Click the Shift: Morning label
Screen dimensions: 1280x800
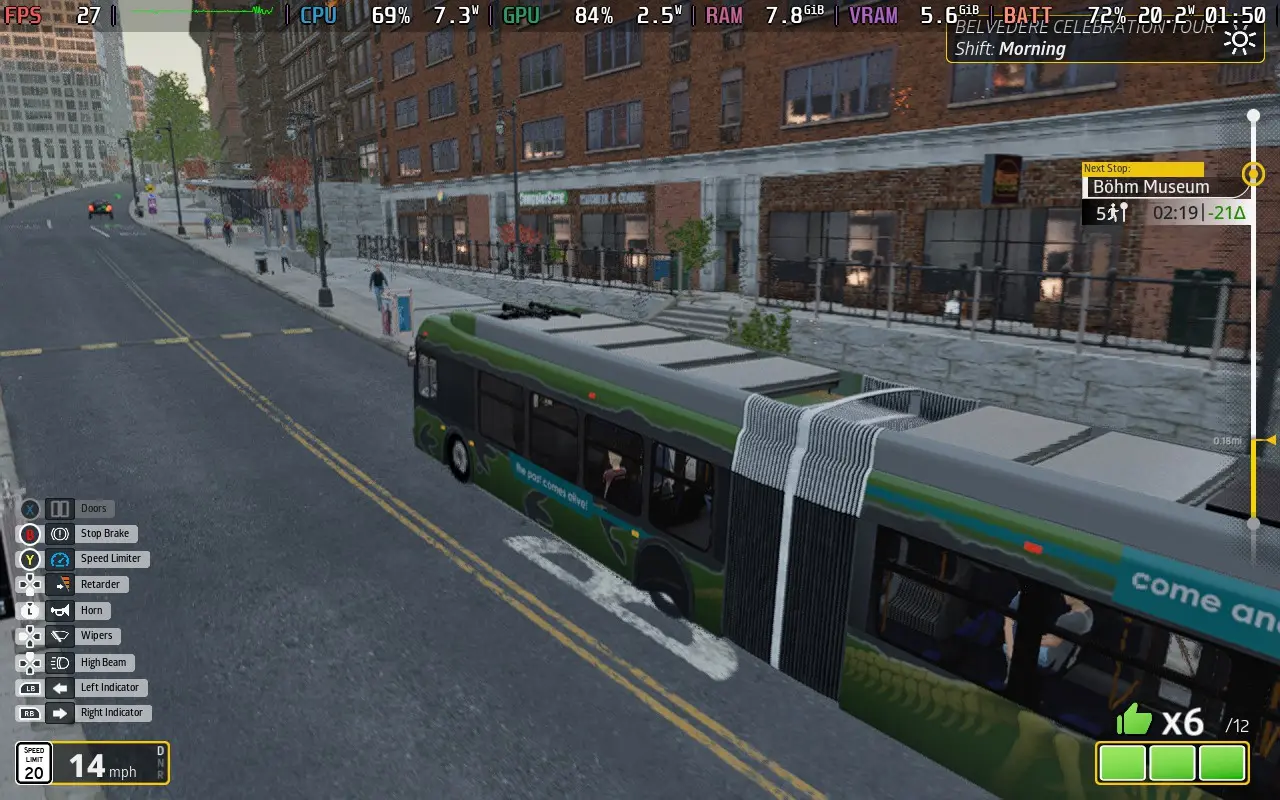(1010, 49)
